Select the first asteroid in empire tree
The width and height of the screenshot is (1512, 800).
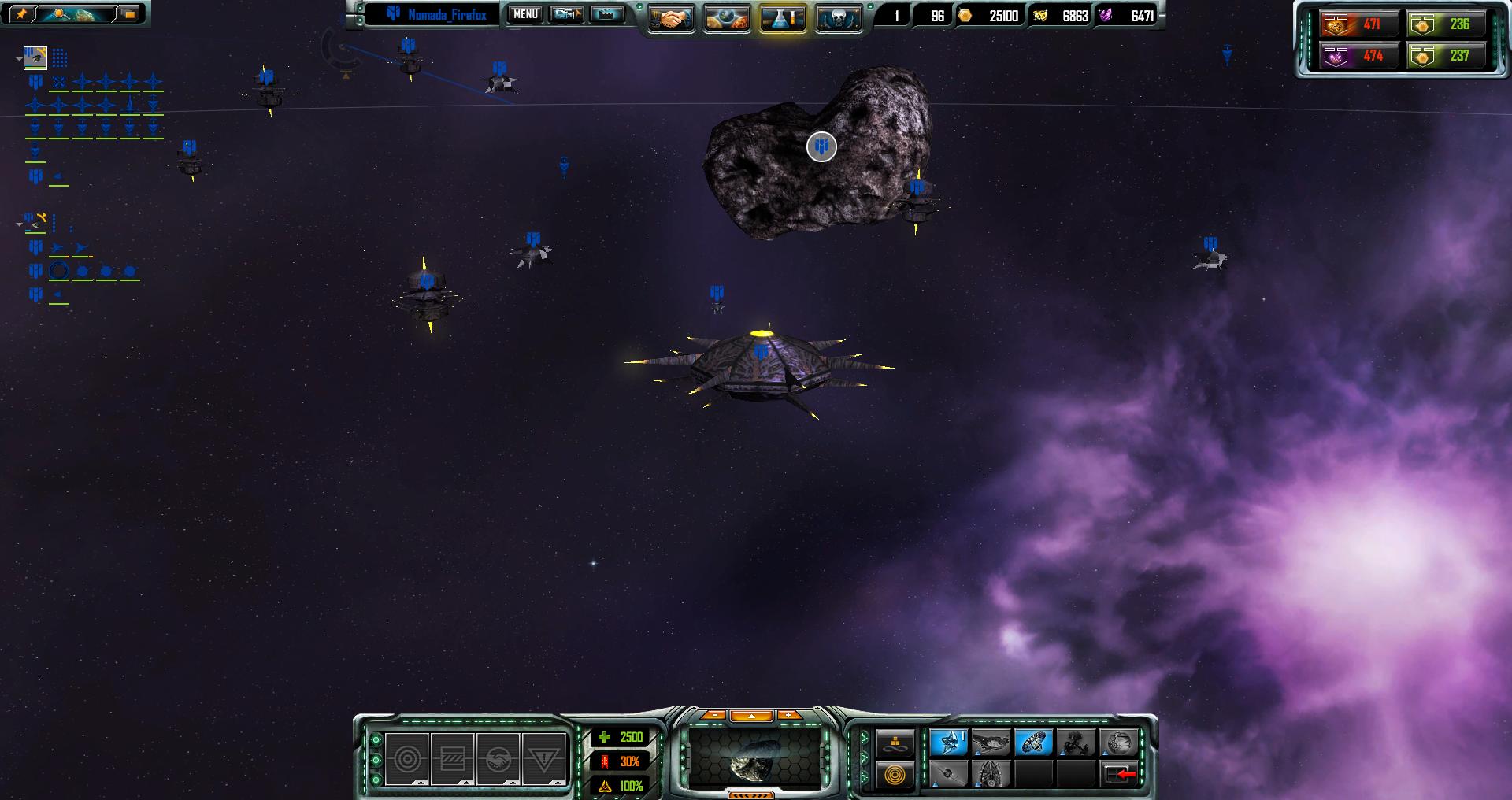click(35, 57)
